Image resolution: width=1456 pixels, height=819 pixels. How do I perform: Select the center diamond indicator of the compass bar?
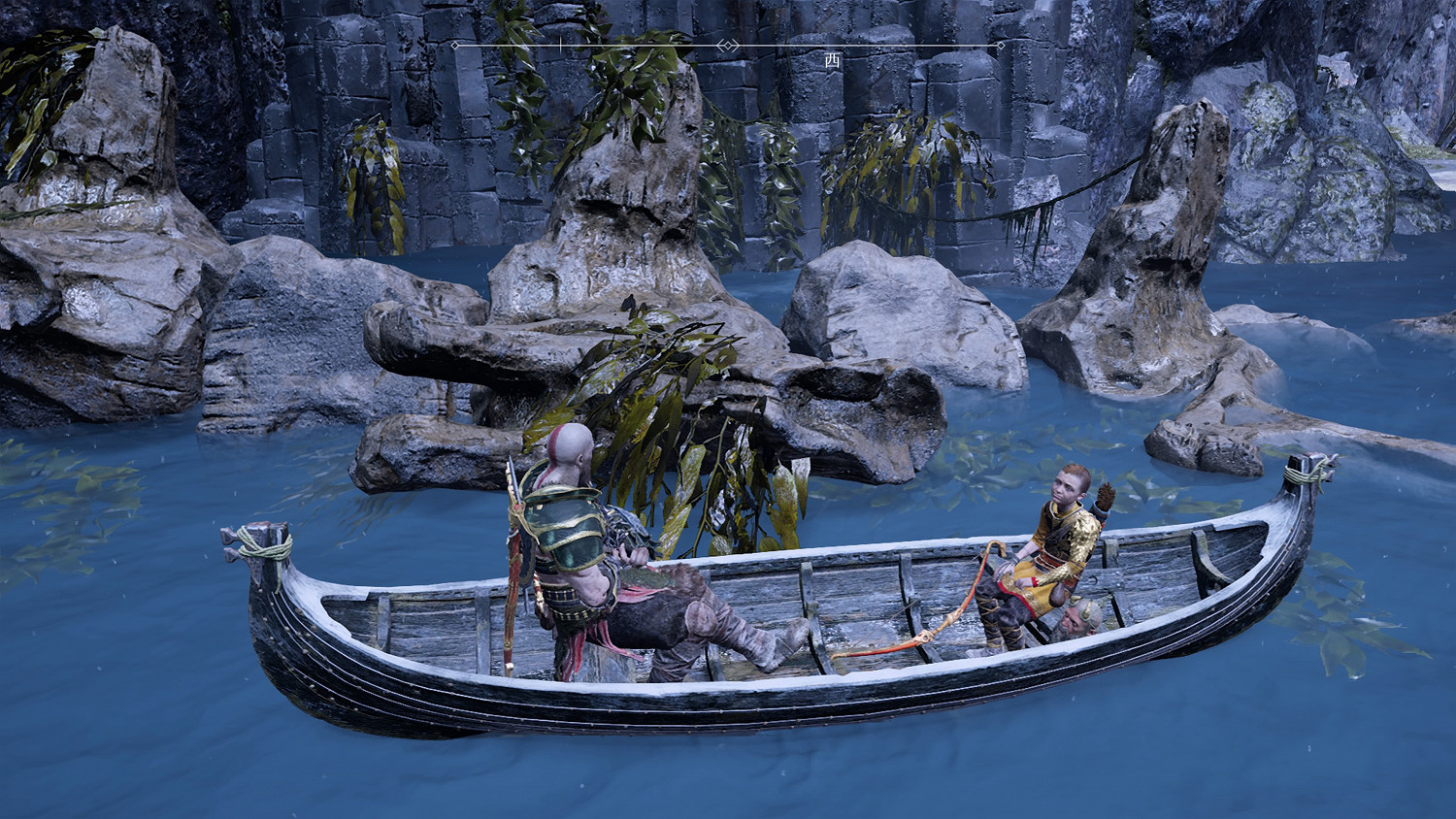[727, 46]
